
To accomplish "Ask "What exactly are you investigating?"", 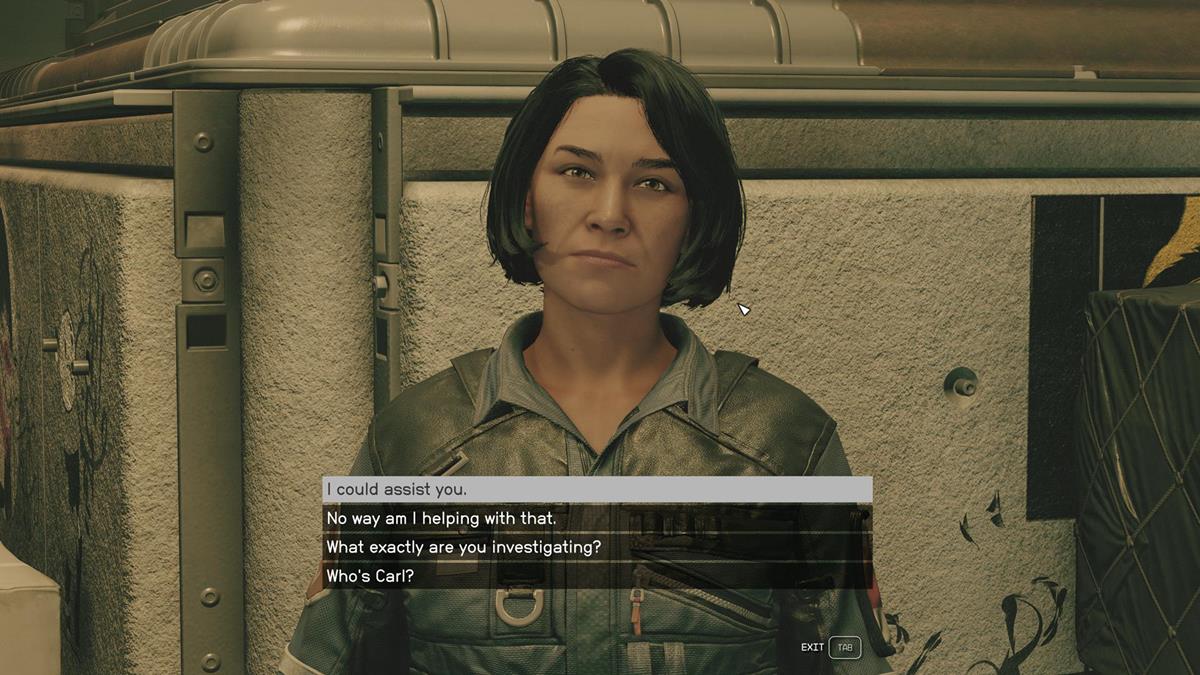I will [x=596, y=547].
